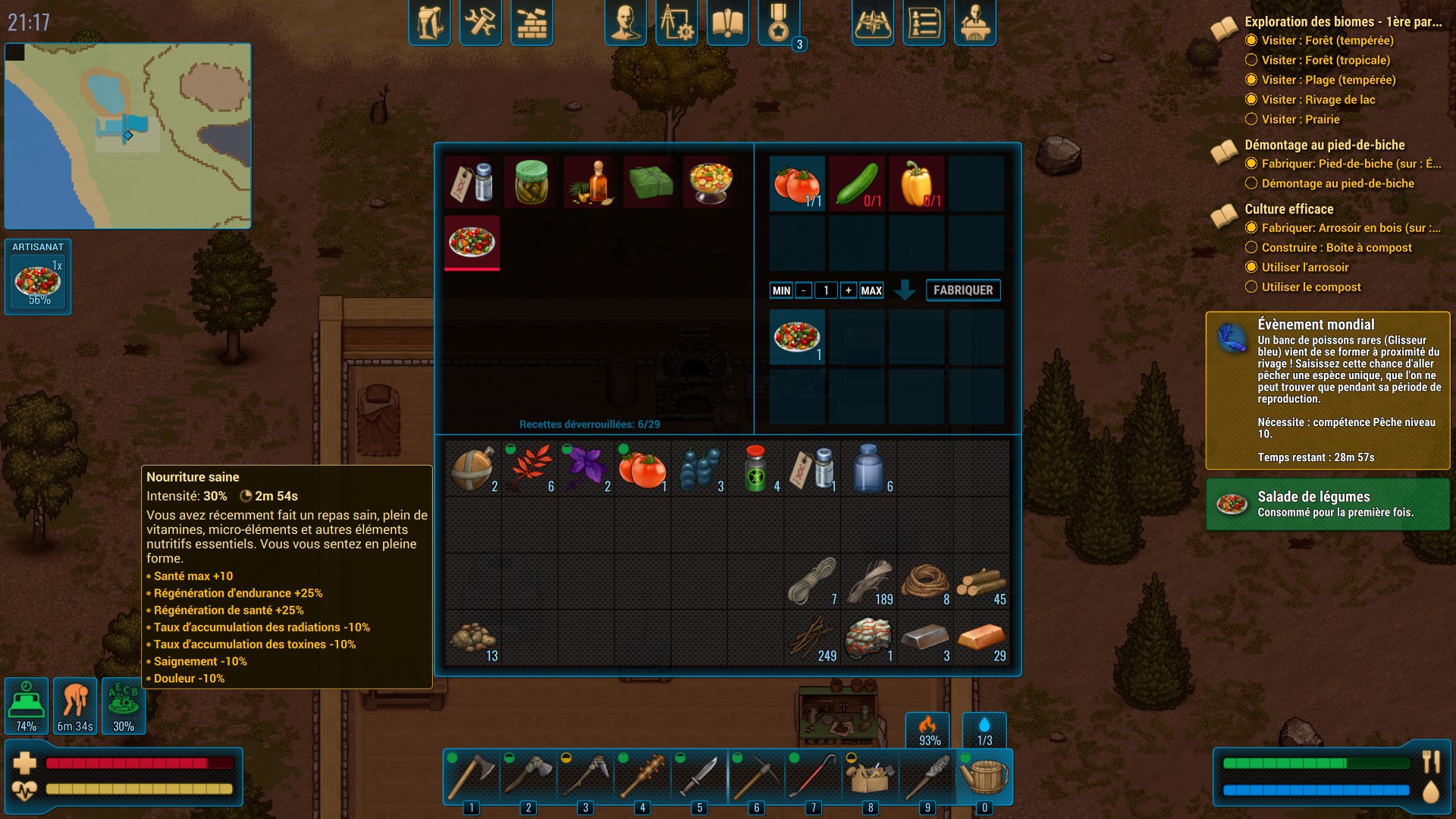The height and width of the screenshot is (819, 1456).
Task: Open the Culture efficace quest entry
Action: 1288,209
